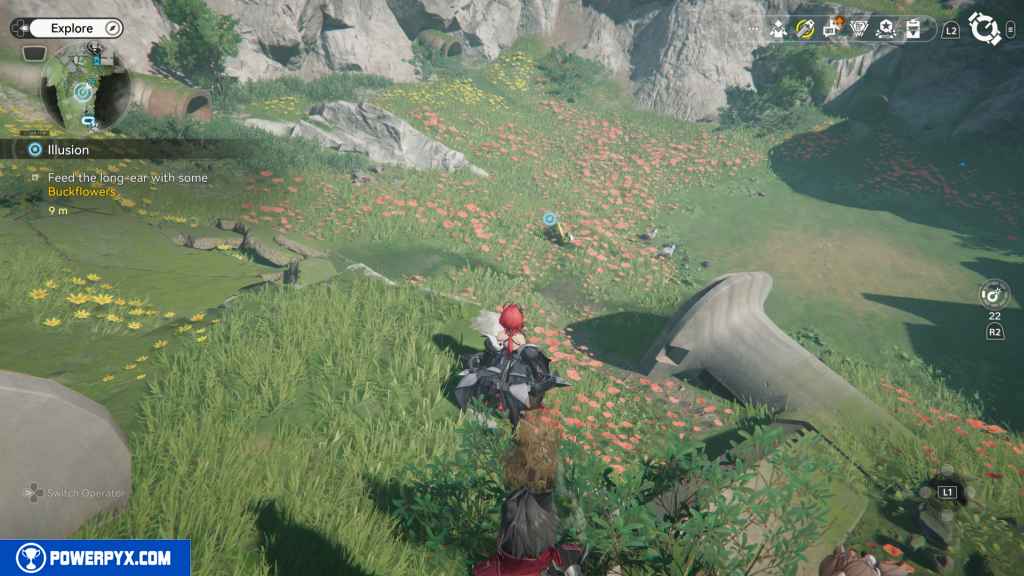Screen dimensions: 1024x576
Task: Open the banner flag icon in top bar
Action: (912, 29)
